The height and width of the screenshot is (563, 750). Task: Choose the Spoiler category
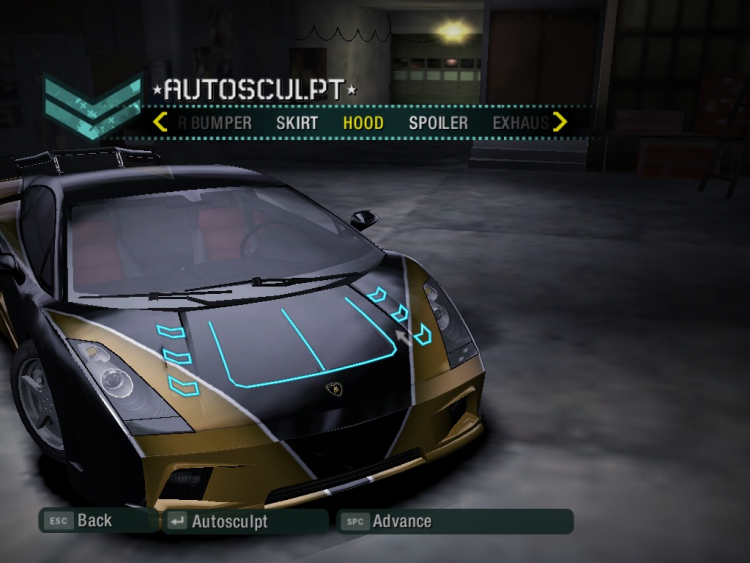pyautogui.click(x=438, y=123)
